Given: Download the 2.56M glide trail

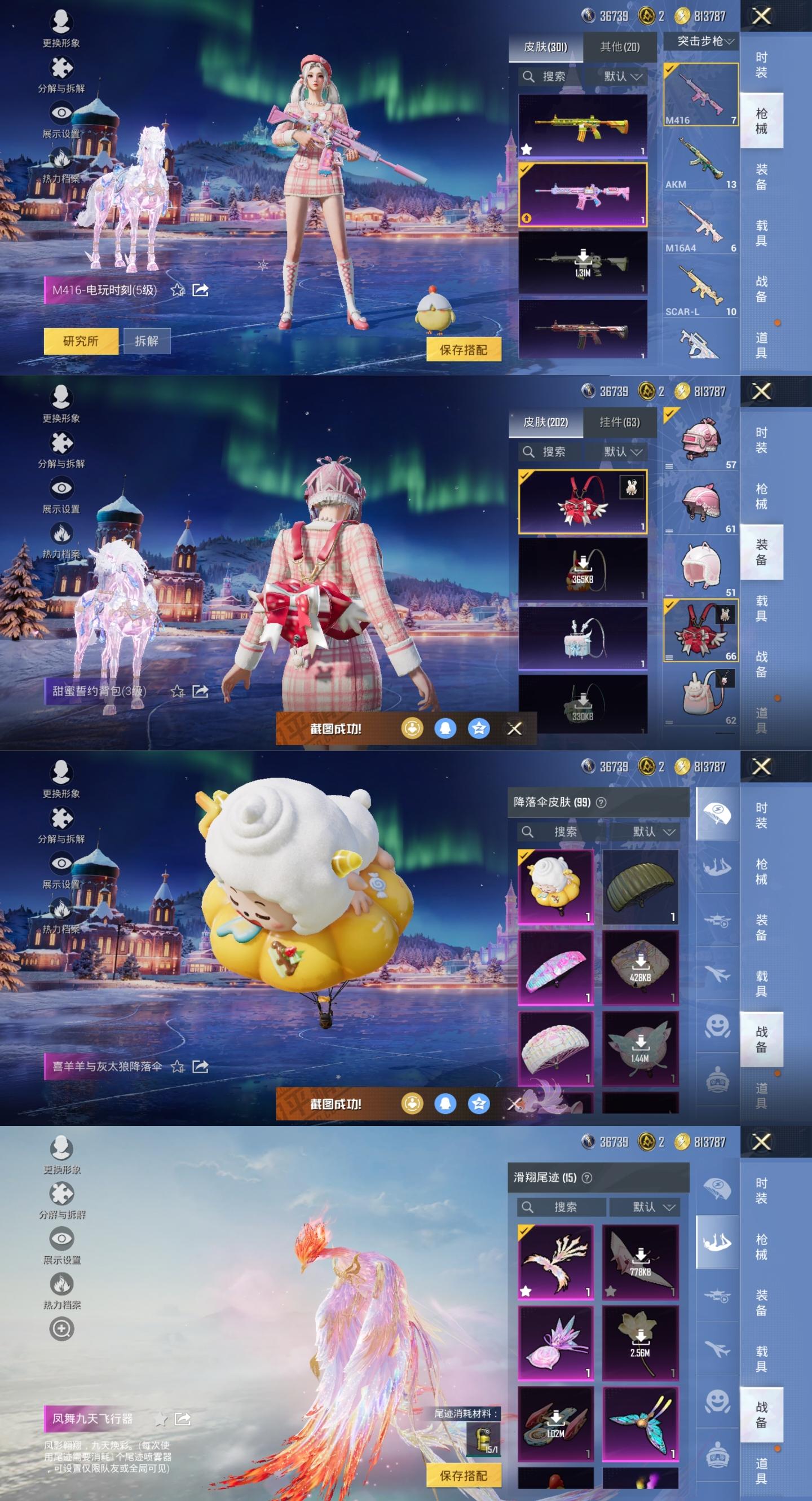Looking at the screenshot, I should coord(639,1342).
